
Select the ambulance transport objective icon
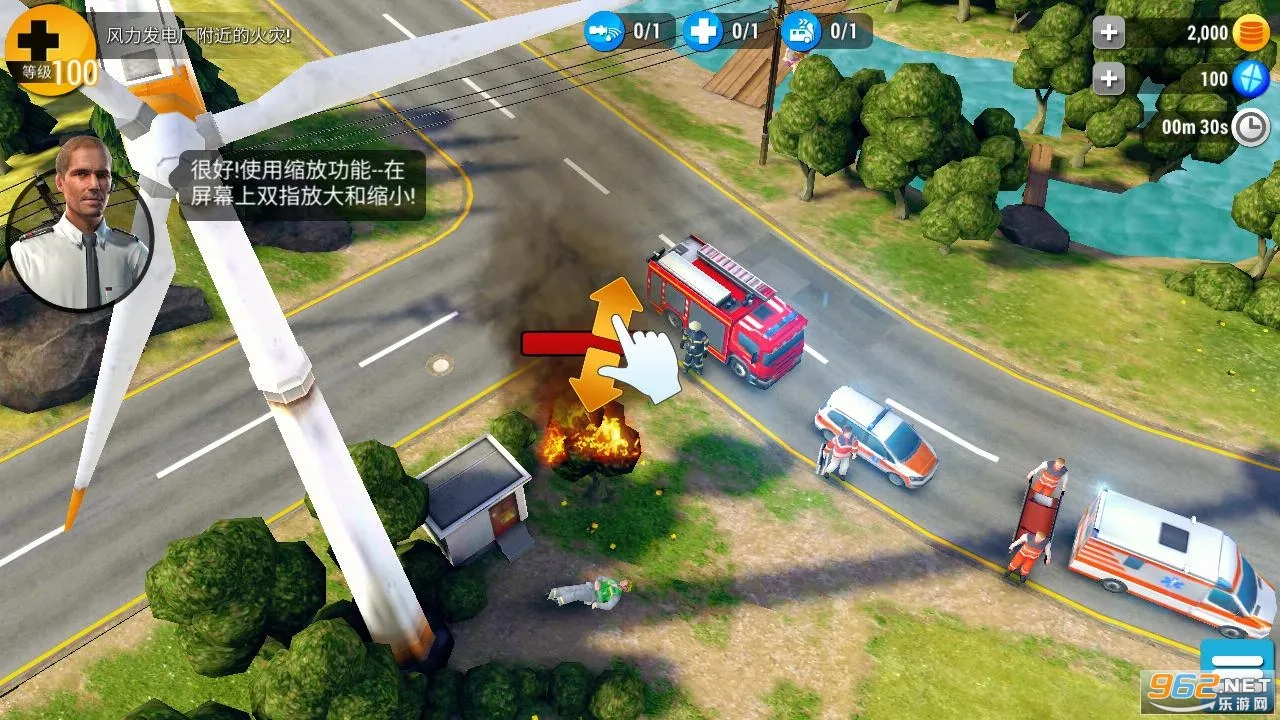tap(801, 31)
